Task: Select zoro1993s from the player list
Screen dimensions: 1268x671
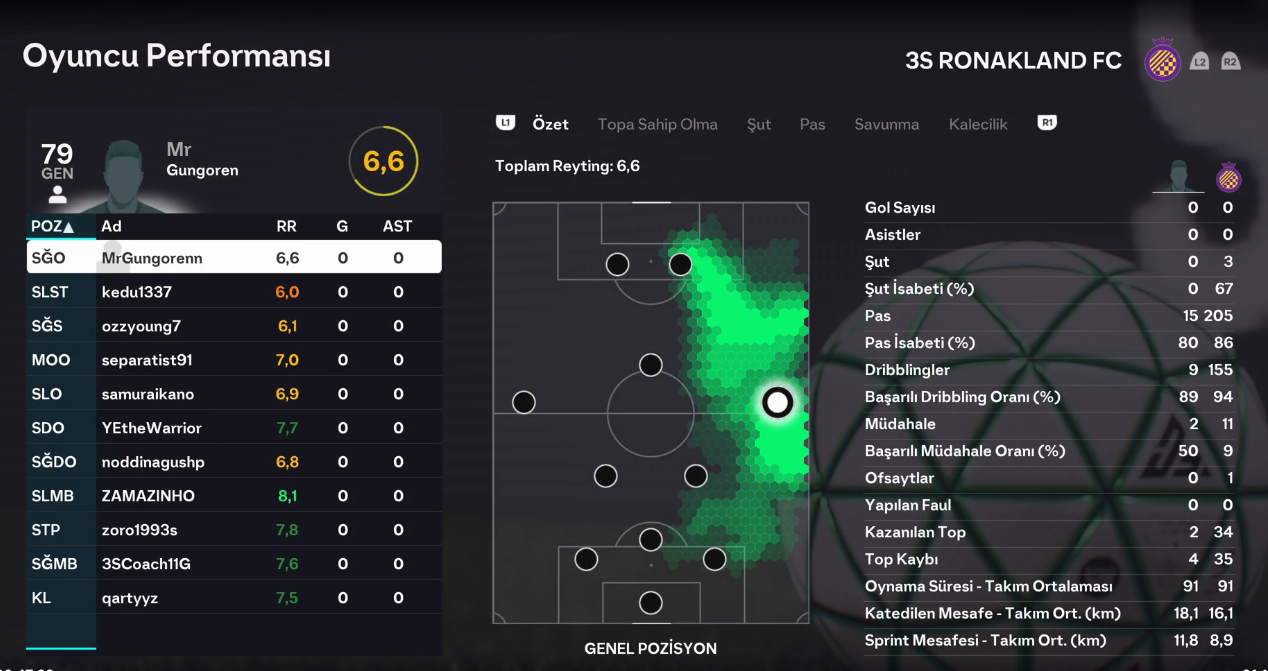Action: pos(234,530)
